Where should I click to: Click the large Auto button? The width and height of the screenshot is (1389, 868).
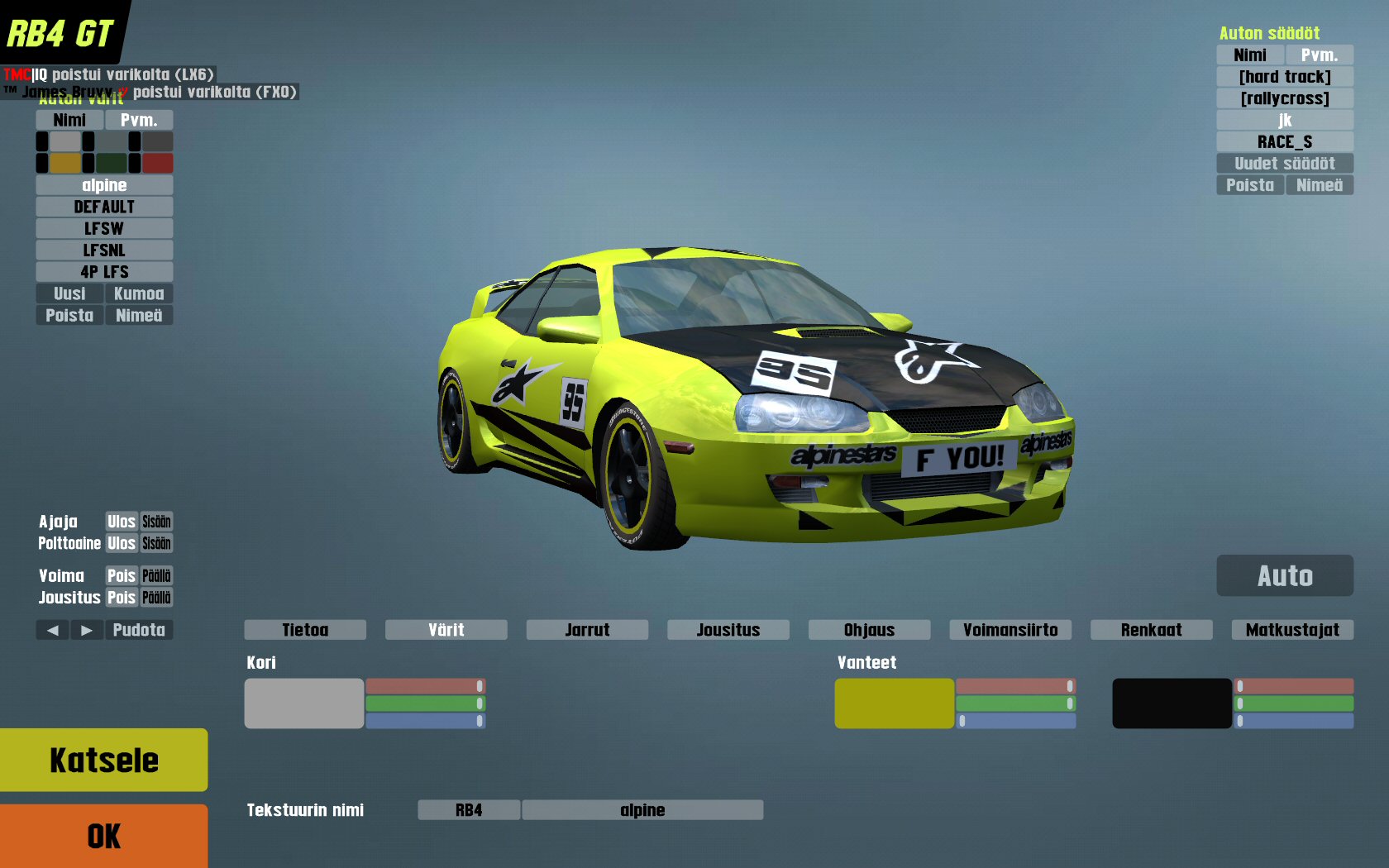[1285, 575]
